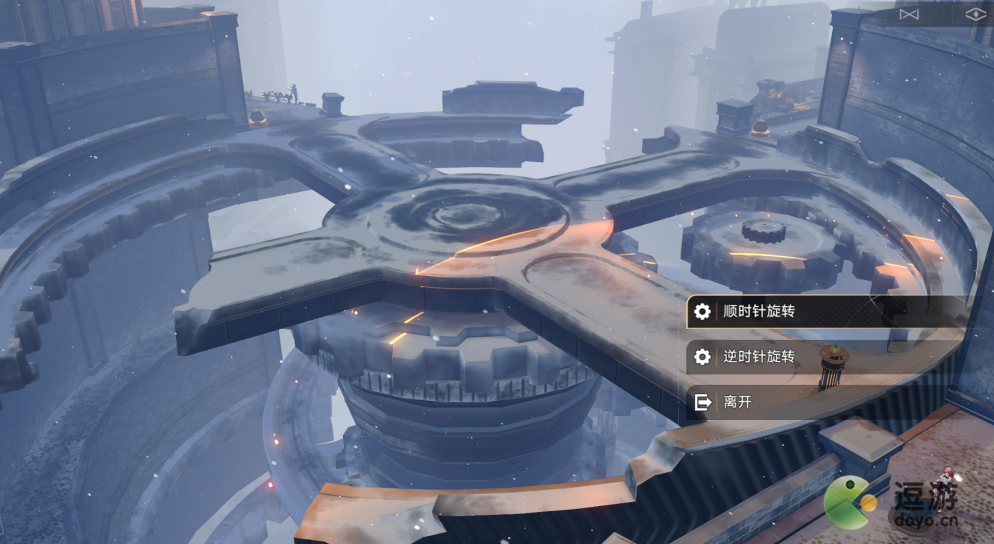
Task: Click the bow-tie shaped icon in top bar
Action: [x=908, y=14]
